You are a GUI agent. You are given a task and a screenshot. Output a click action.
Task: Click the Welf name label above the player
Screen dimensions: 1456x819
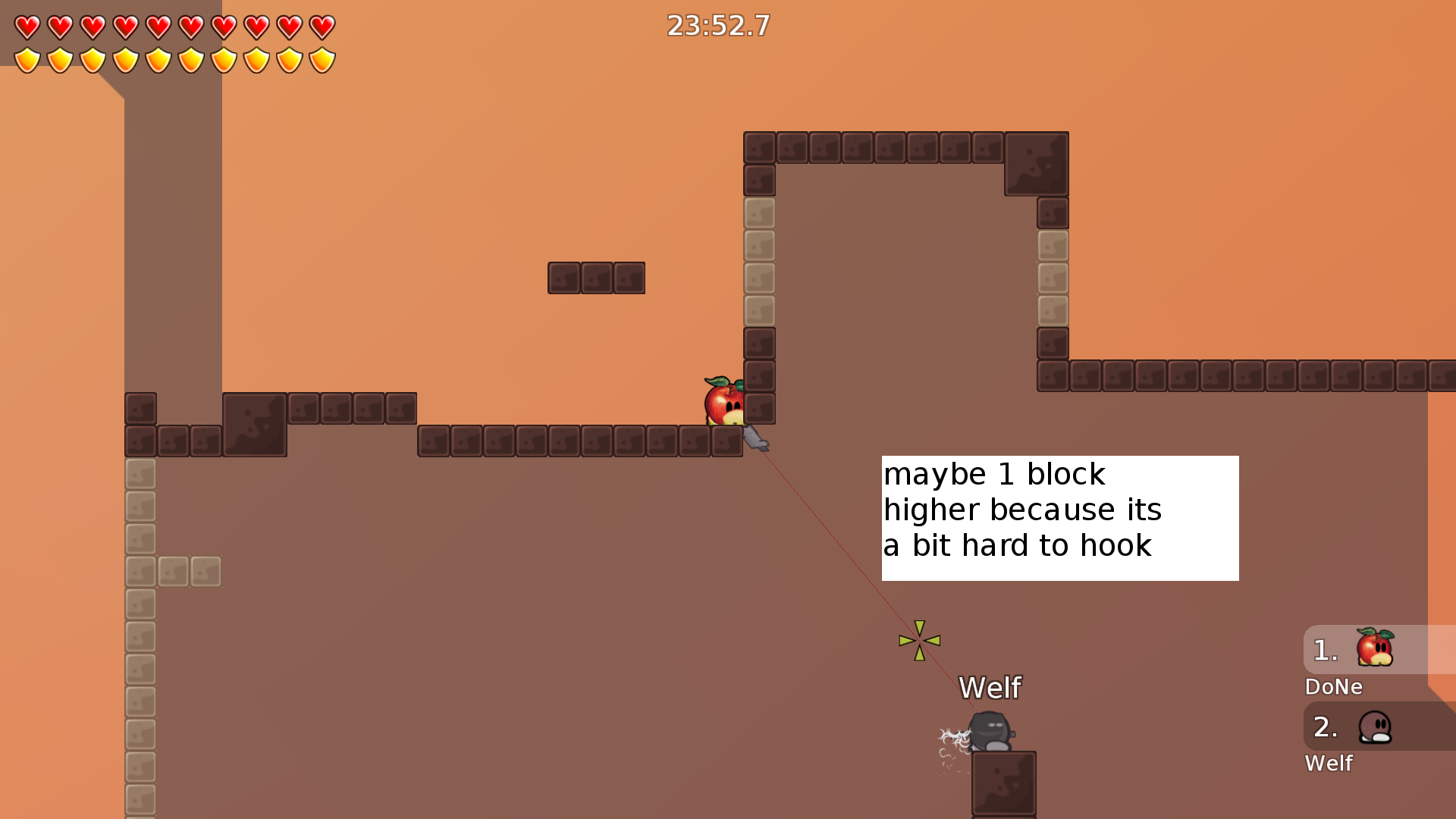click(990, 688)
